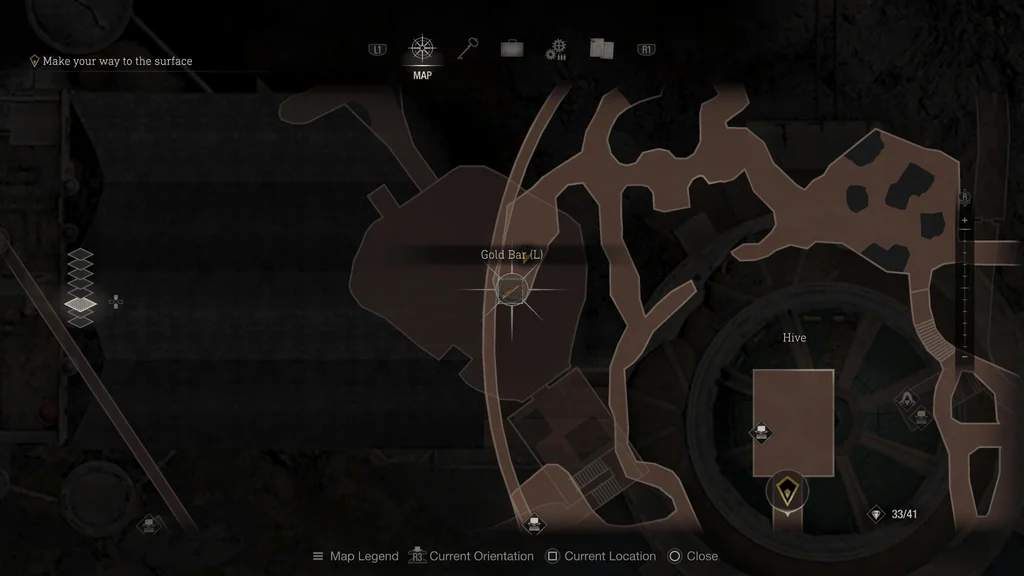Click the player location arrow marker
The image size is (1024, 576).
[788, 491]
